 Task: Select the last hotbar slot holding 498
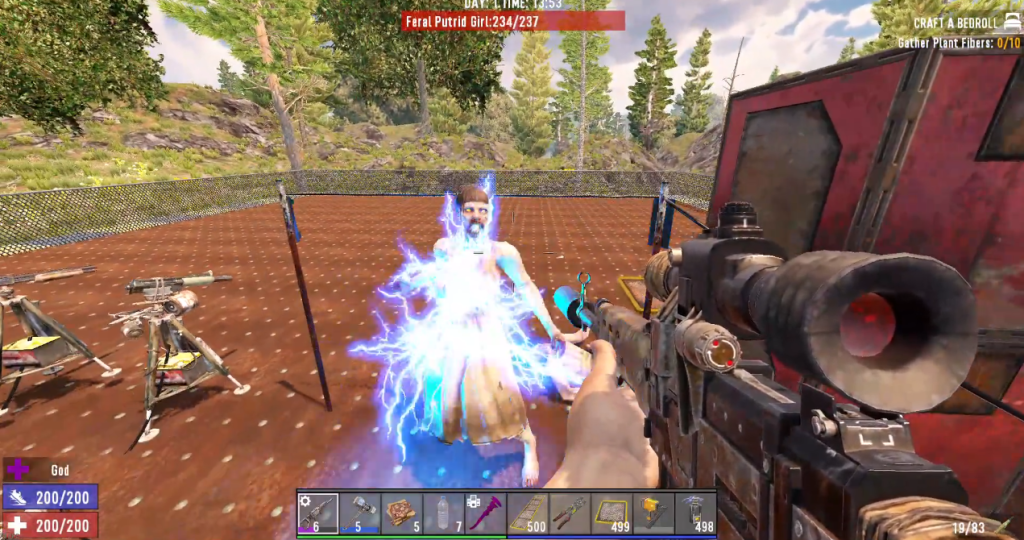696,513
